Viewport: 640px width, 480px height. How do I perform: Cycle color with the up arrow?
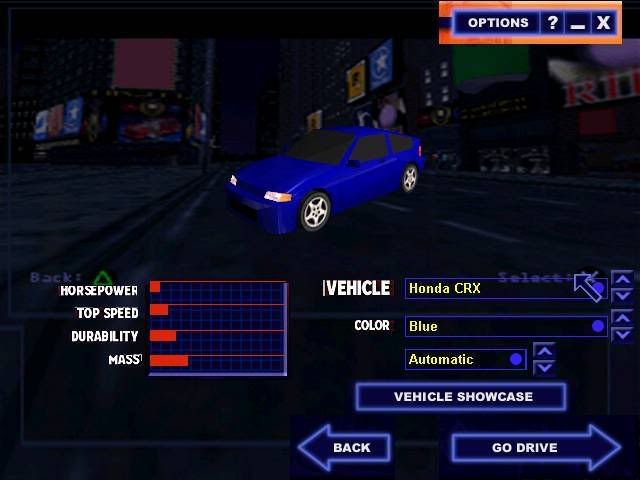[622, 318]
